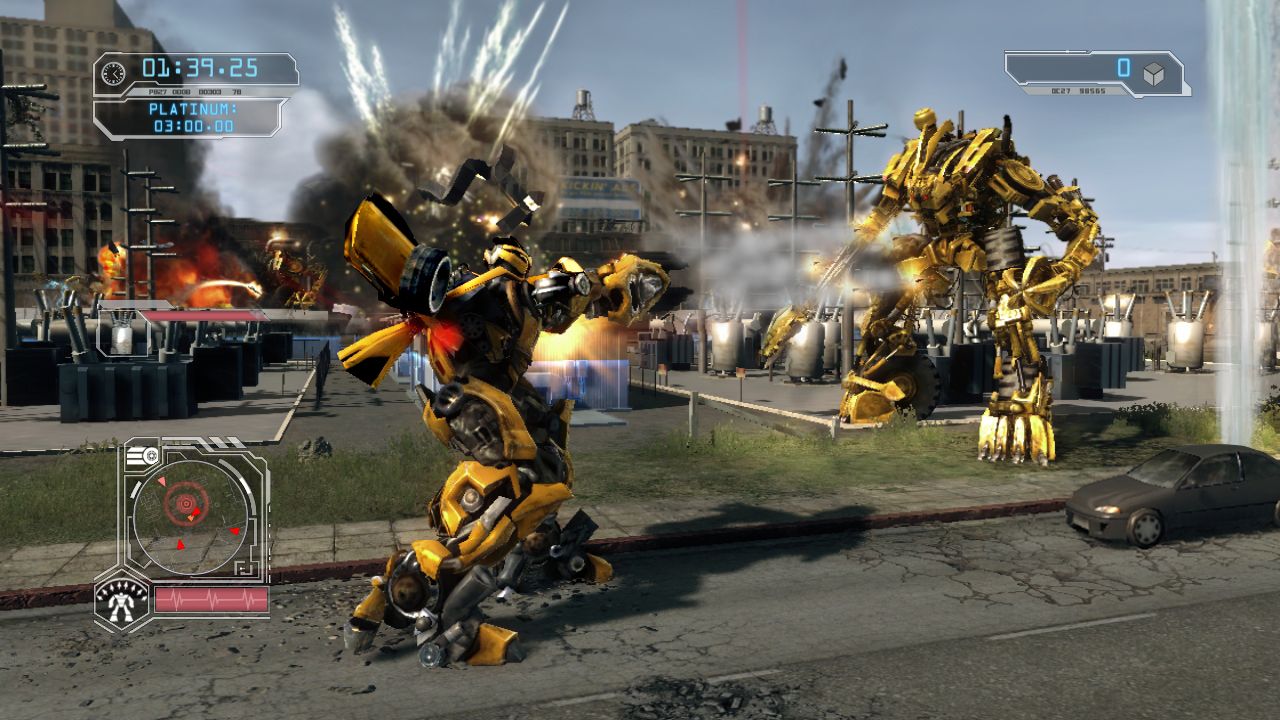Screen dimensions: 1280x720
Task: Click the clock icon beside the mission timer
Action: coord(113,72)
